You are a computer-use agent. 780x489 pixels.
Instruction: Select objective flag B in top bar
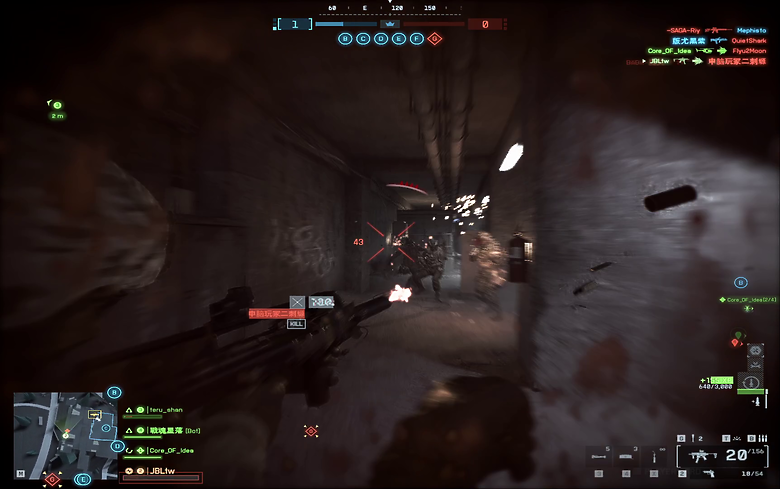[x=346, y=39]
